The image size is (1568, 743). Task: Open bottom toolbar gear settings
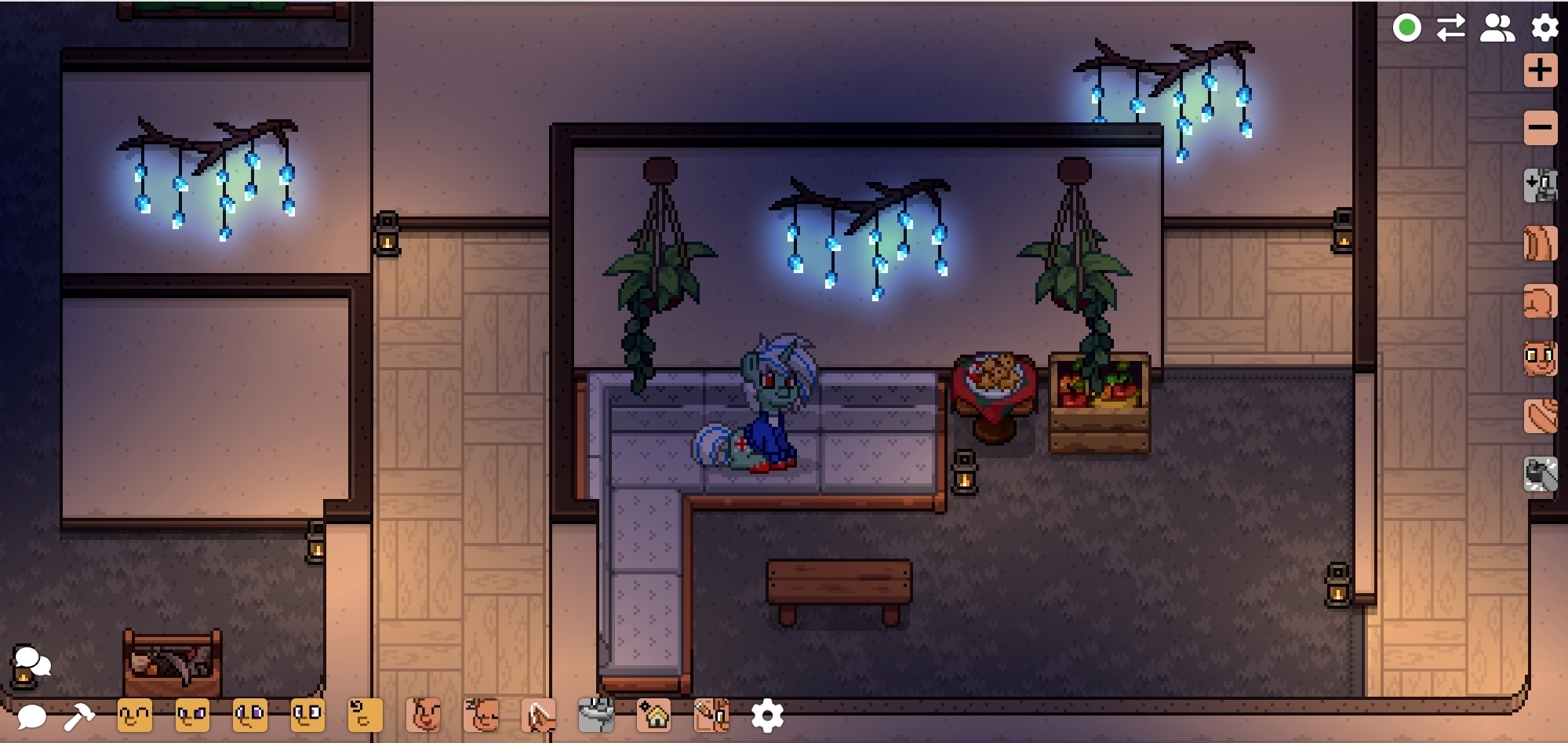767,716
